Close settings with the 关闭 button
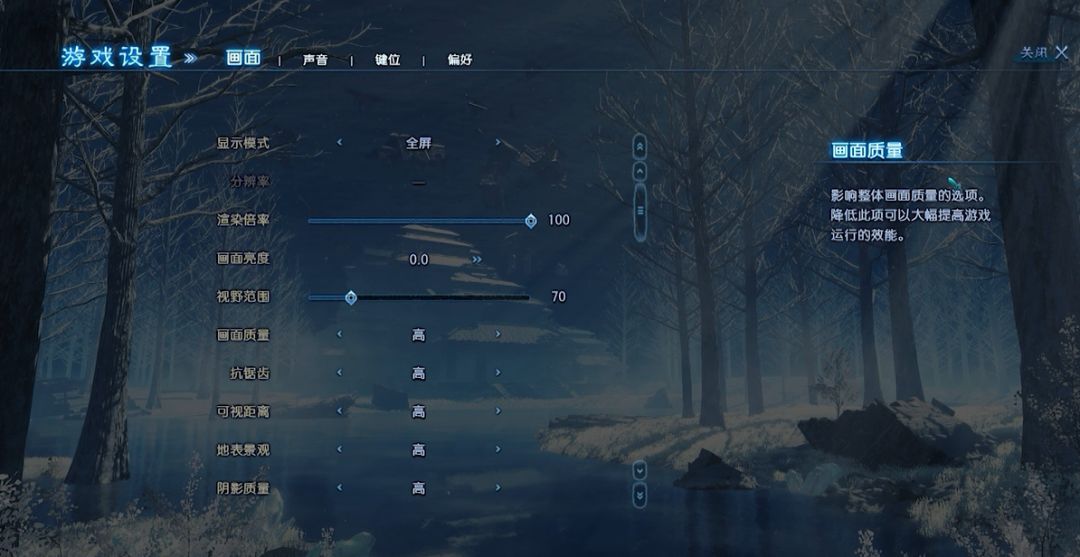The width and height of the screenshot is (1080, 557). point(1044,53)
